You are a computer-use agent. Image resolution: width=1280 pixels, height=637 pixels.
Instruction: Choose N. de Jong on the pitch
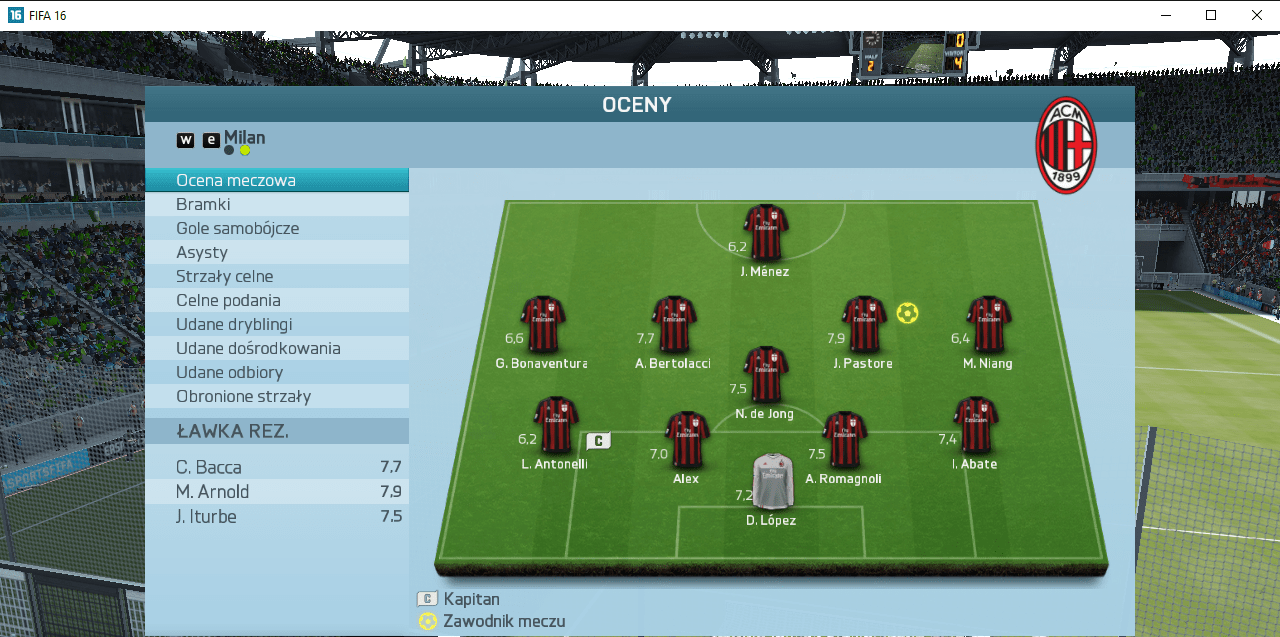click(766, 375)
